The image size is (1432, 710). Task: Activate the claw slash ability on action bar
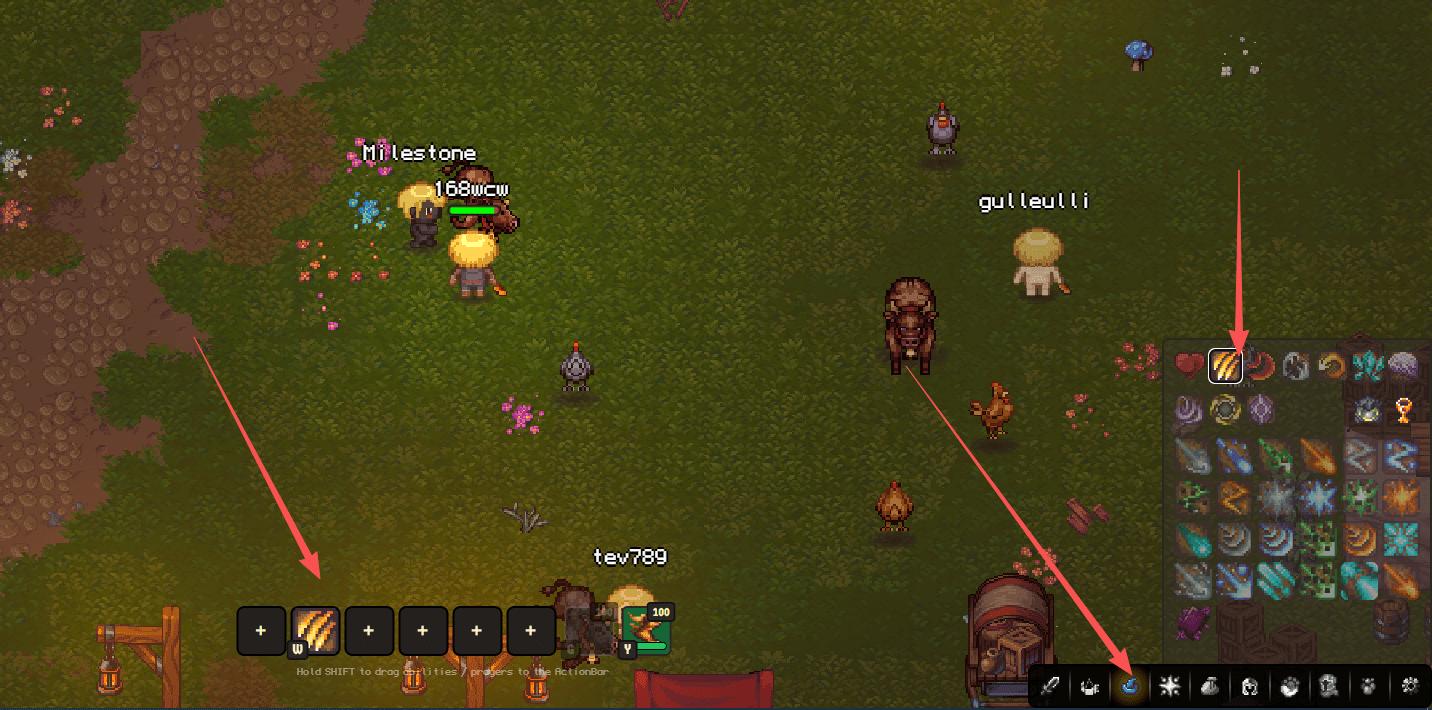315,630
